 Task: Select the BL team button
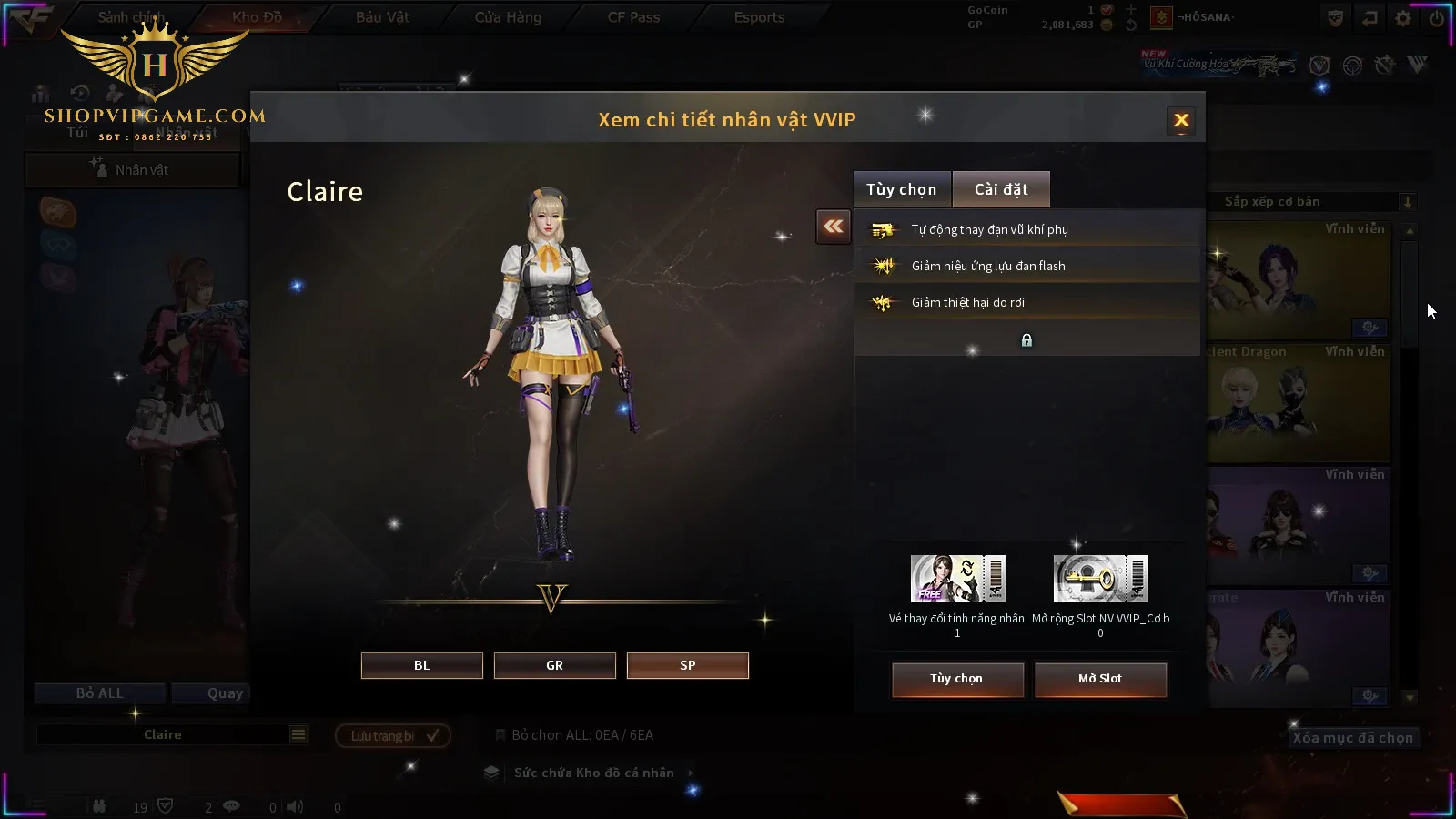(x=421, y=665)
